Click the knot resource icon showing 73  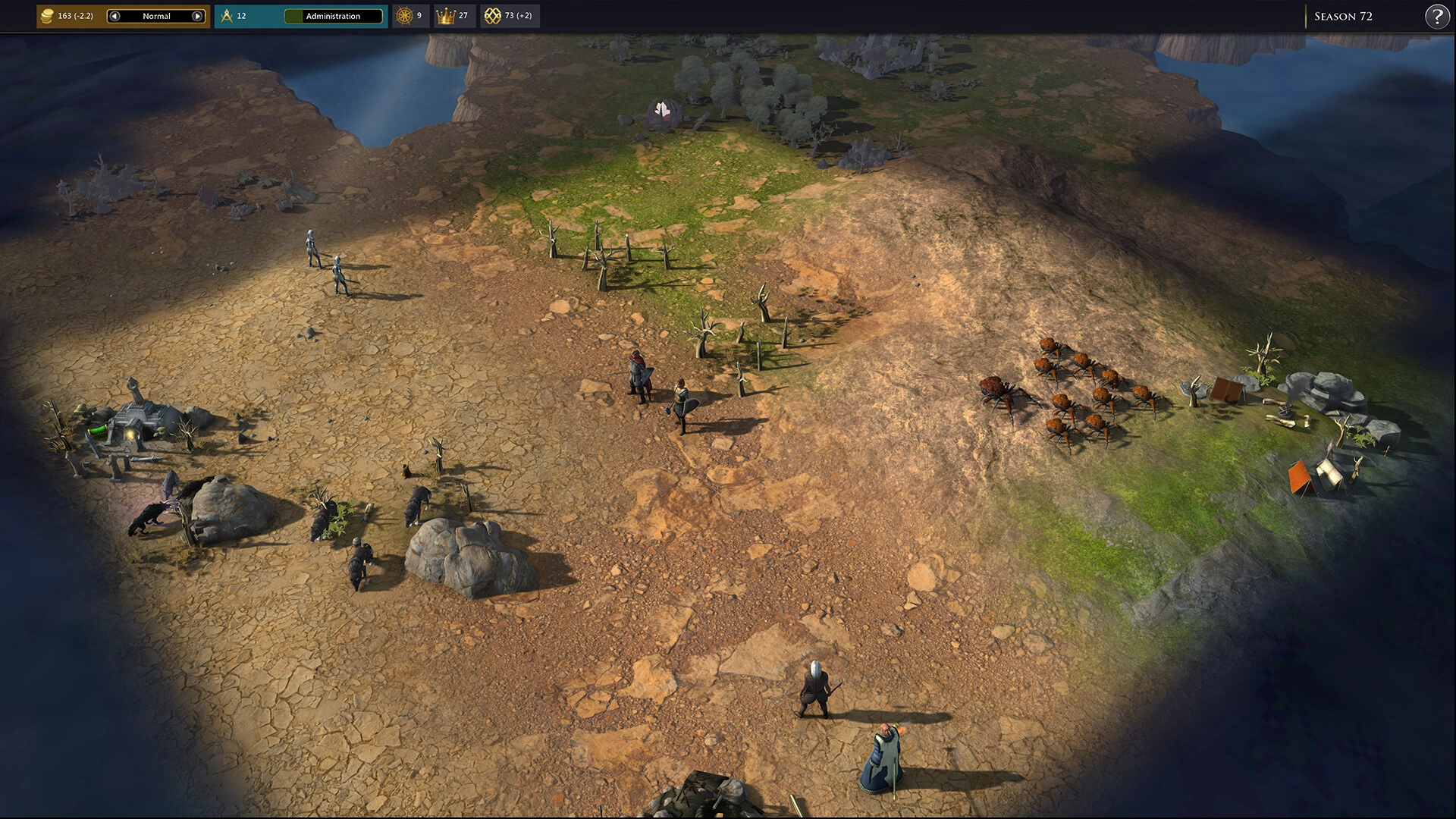494,15
